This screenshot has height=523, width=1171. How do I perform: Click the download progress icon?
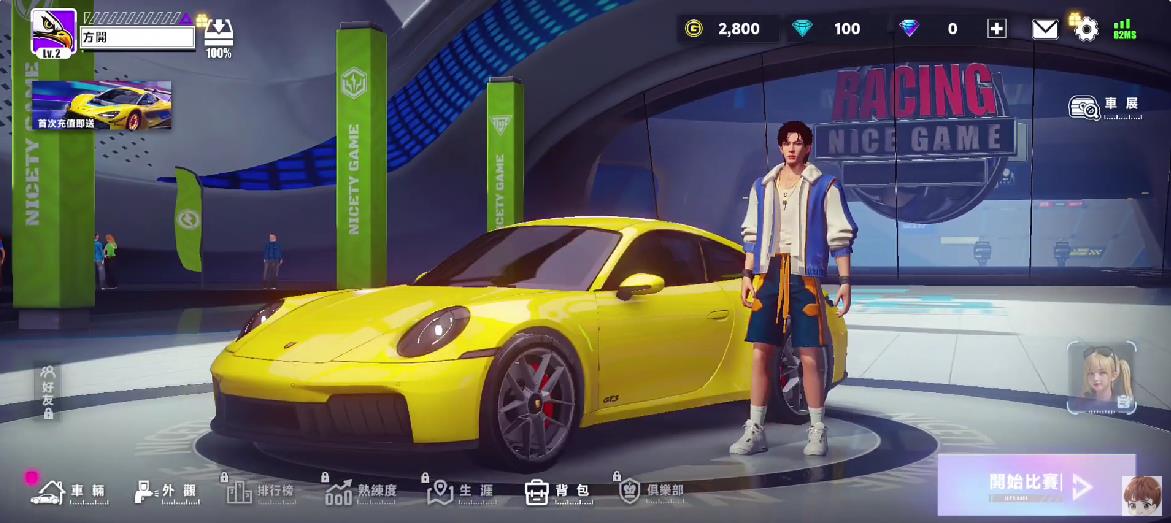pos(219,36)
